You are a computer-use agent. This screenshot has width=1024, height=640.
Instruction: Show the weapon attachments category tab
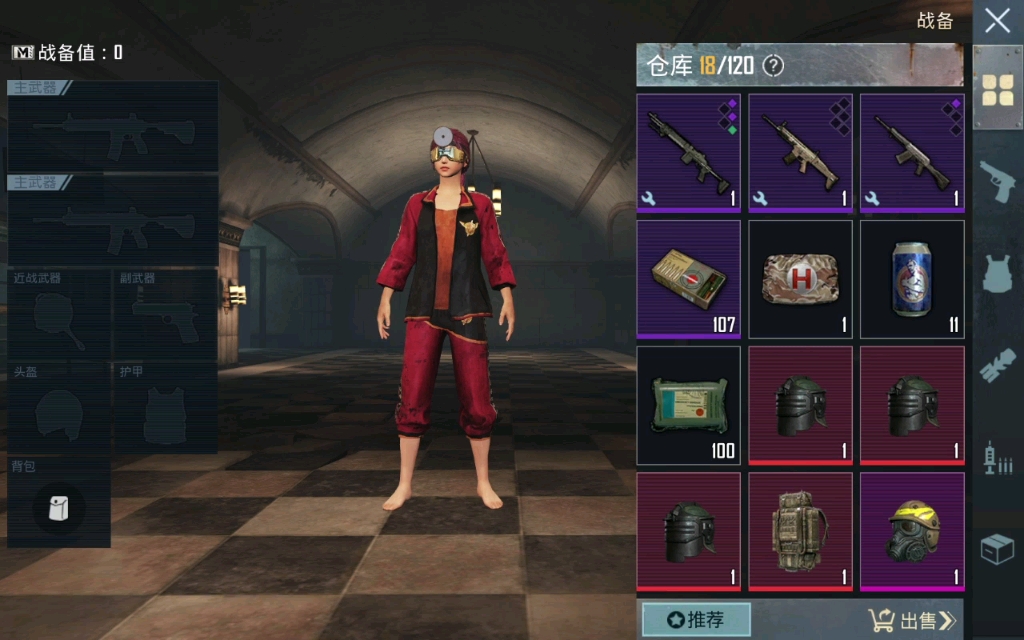click(x=997, y=365)
